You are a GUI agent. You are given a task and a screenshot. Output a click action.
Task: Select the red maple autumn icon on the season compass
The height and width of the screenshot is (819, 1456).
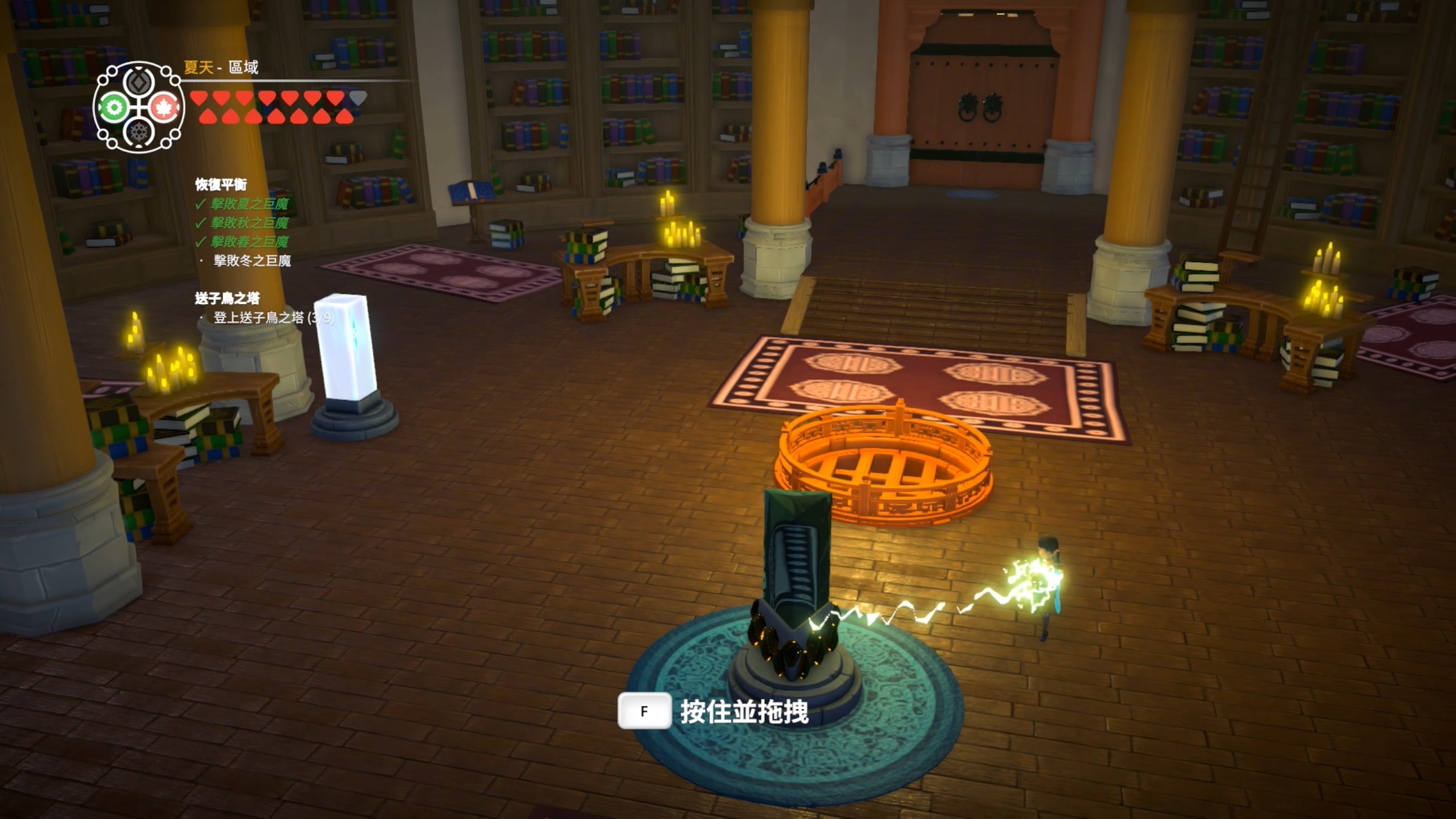coord(164,106)
